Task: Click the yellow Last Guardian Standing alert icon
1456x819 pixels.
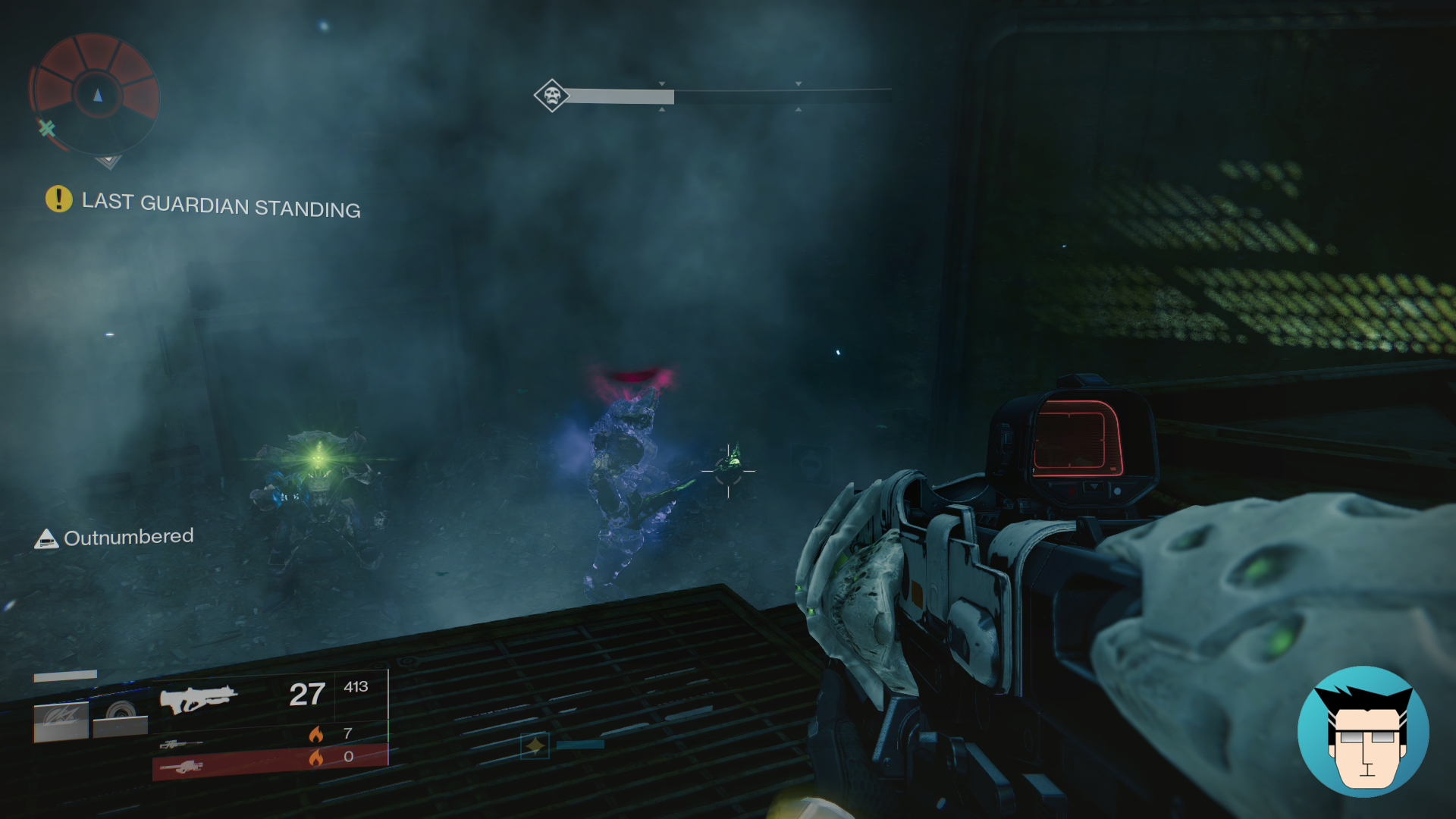Action: click(x=58, y=199)
